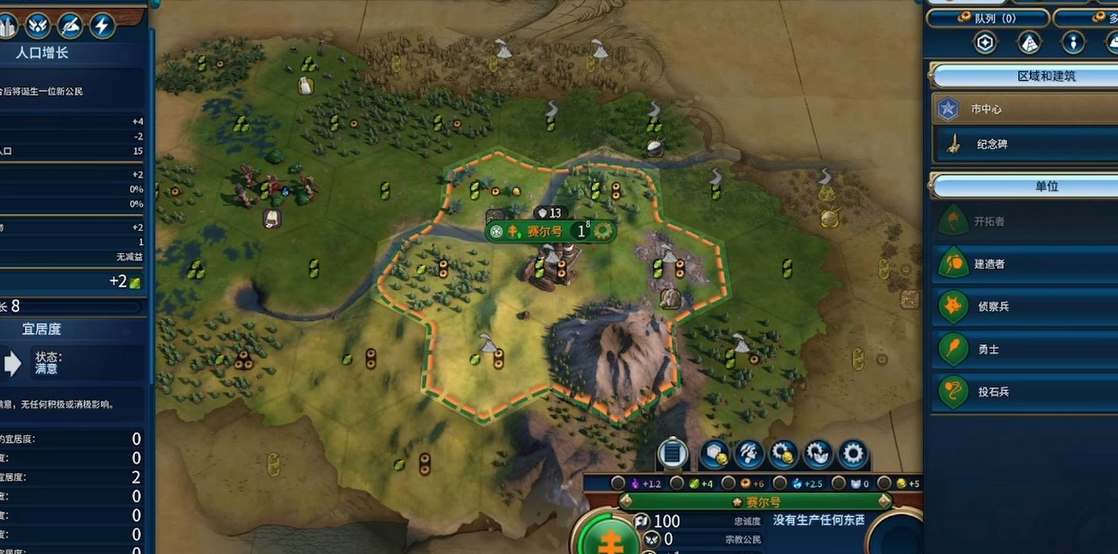Switch to the lightning bolt panel tab
1118x554 pixels.
101,23
